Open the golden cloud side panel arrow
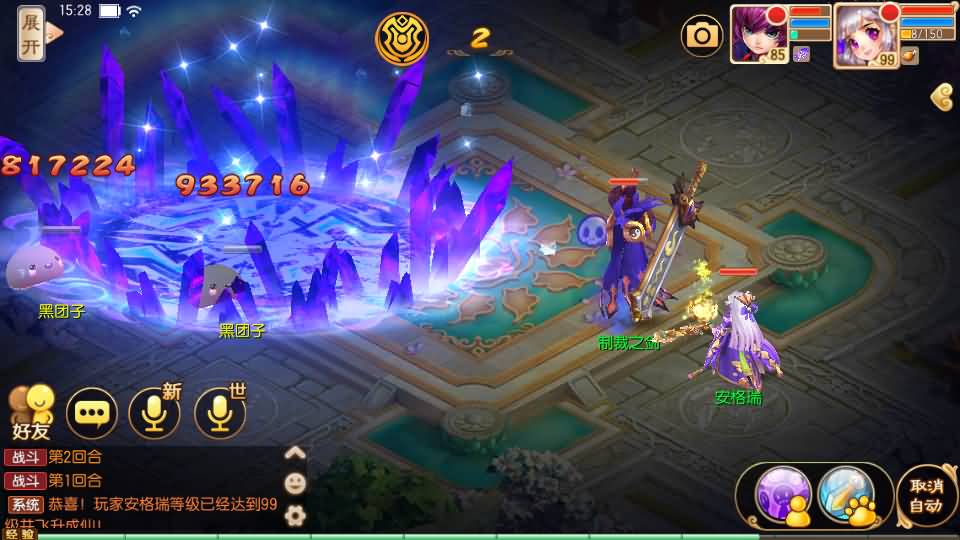 point(942,97)
